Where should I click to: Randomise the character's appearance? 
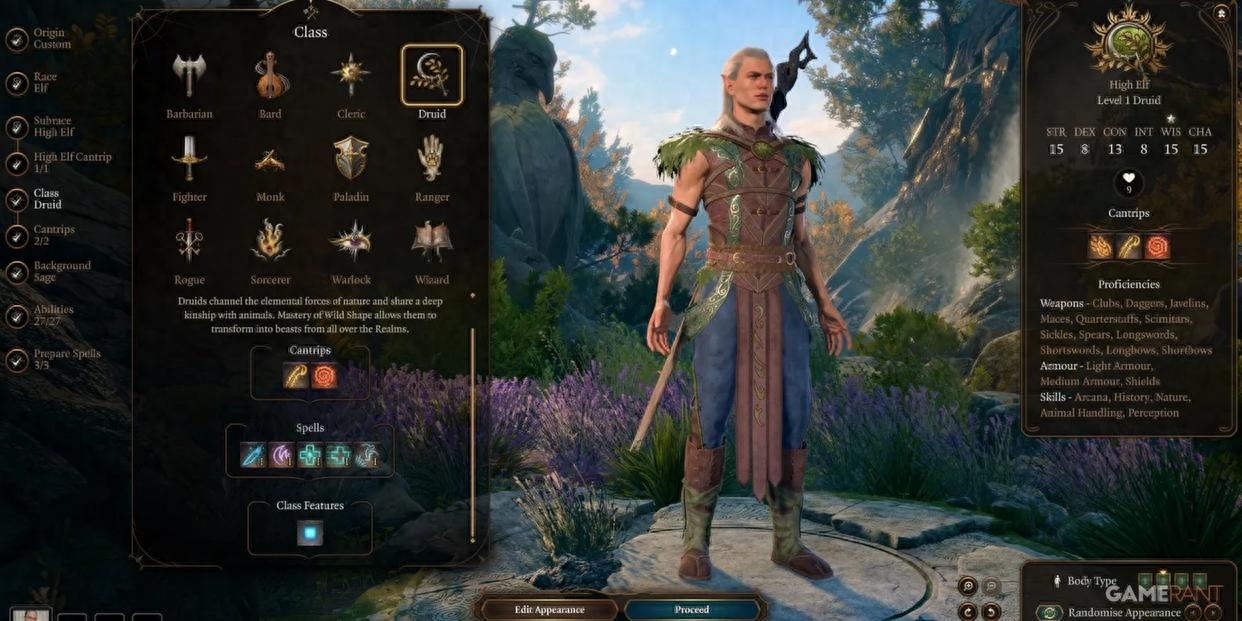pos(1123,612)
